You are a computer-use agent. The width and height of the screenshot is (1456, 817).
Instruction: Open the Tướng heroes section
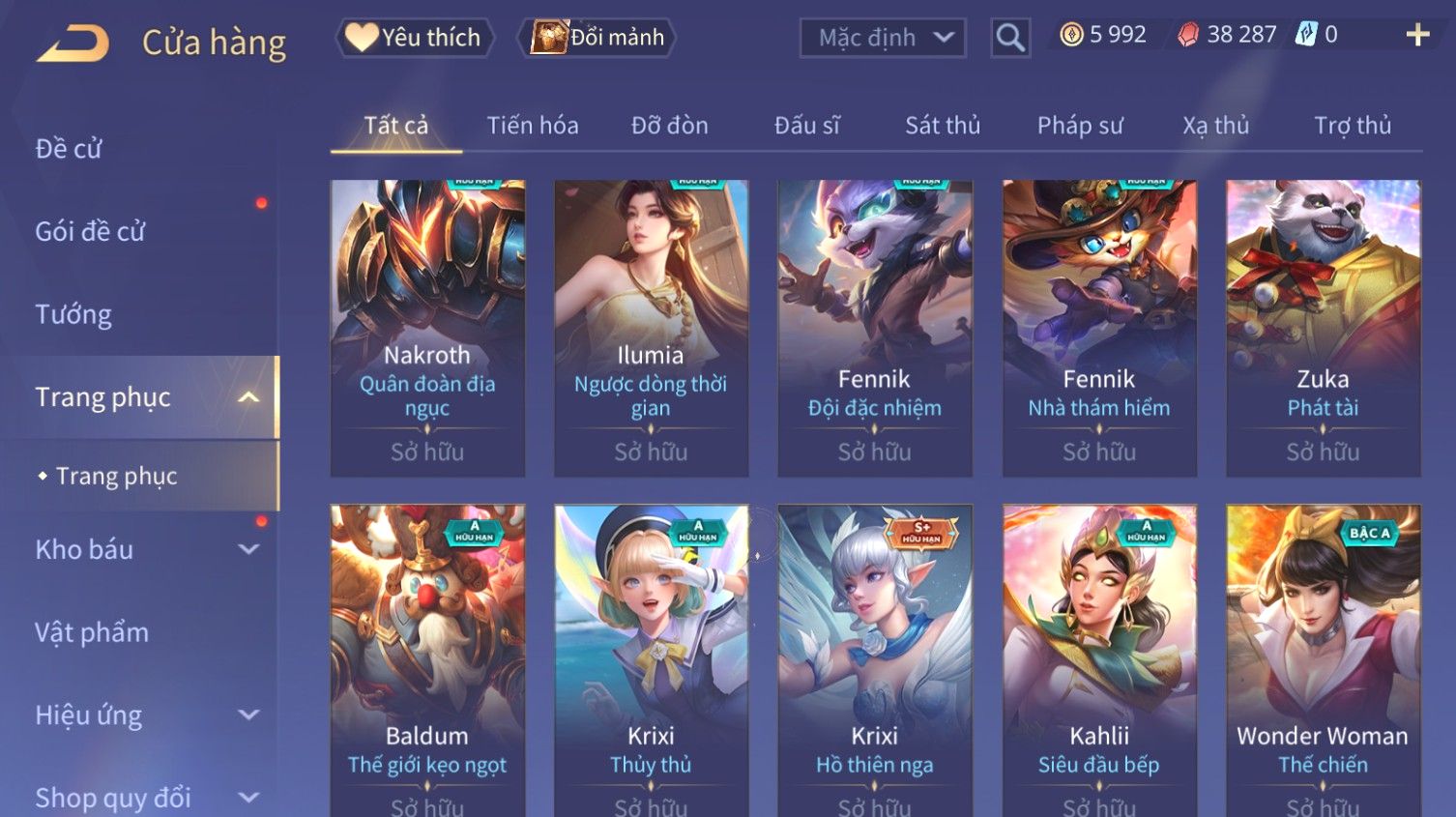(73, 314)
